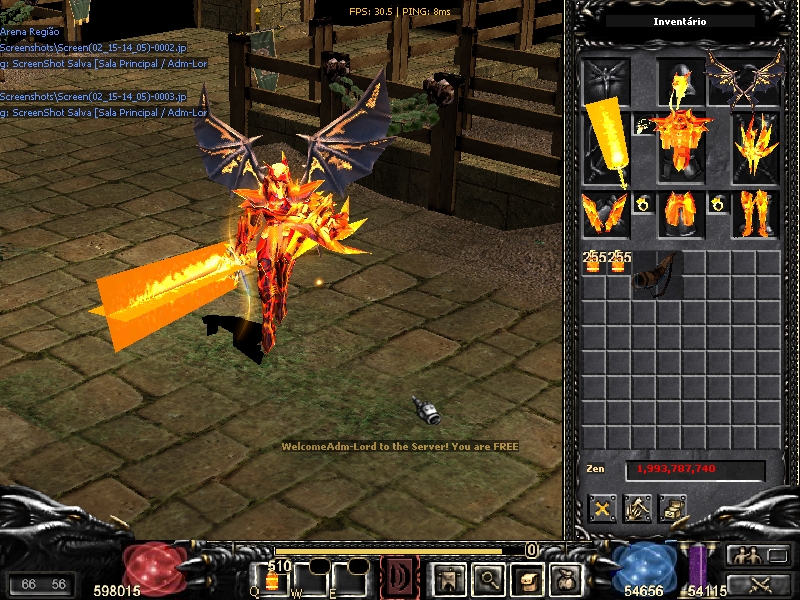Open the scroll quest button

pyautogui.click(x=527, y=578)
